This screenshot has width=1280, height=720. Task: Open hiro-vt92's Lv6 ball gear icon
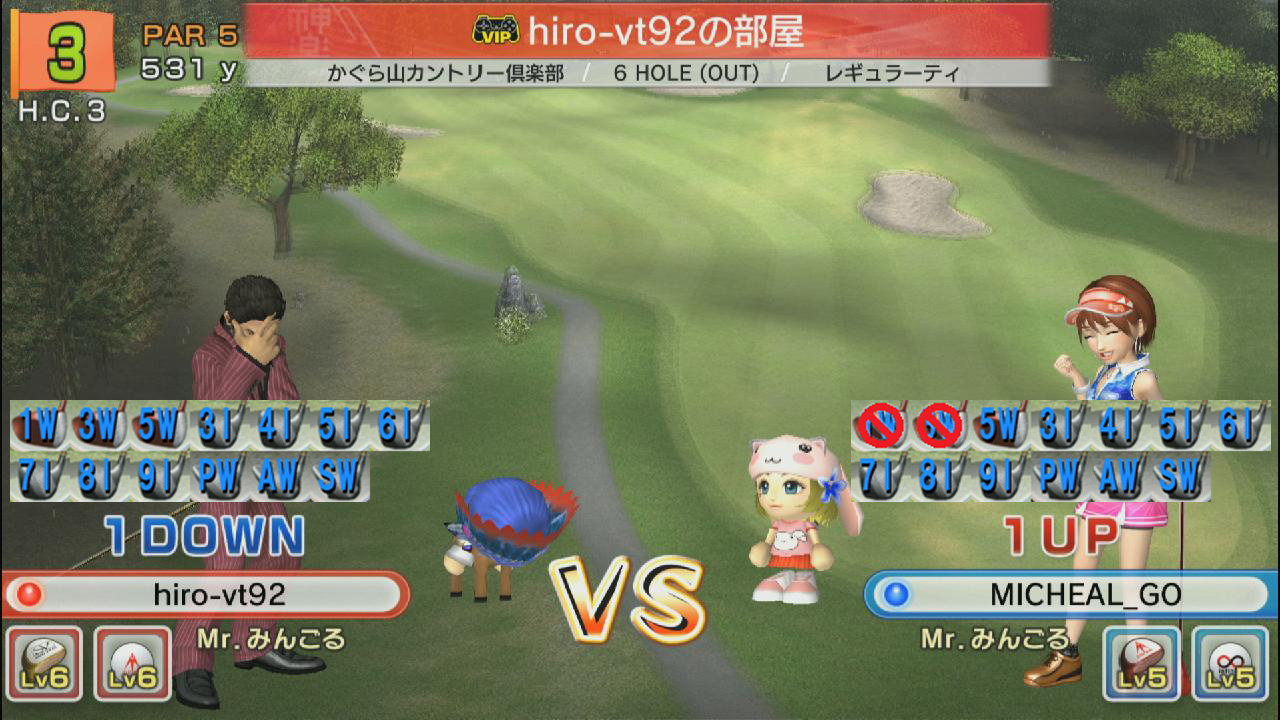pos(133,662)
